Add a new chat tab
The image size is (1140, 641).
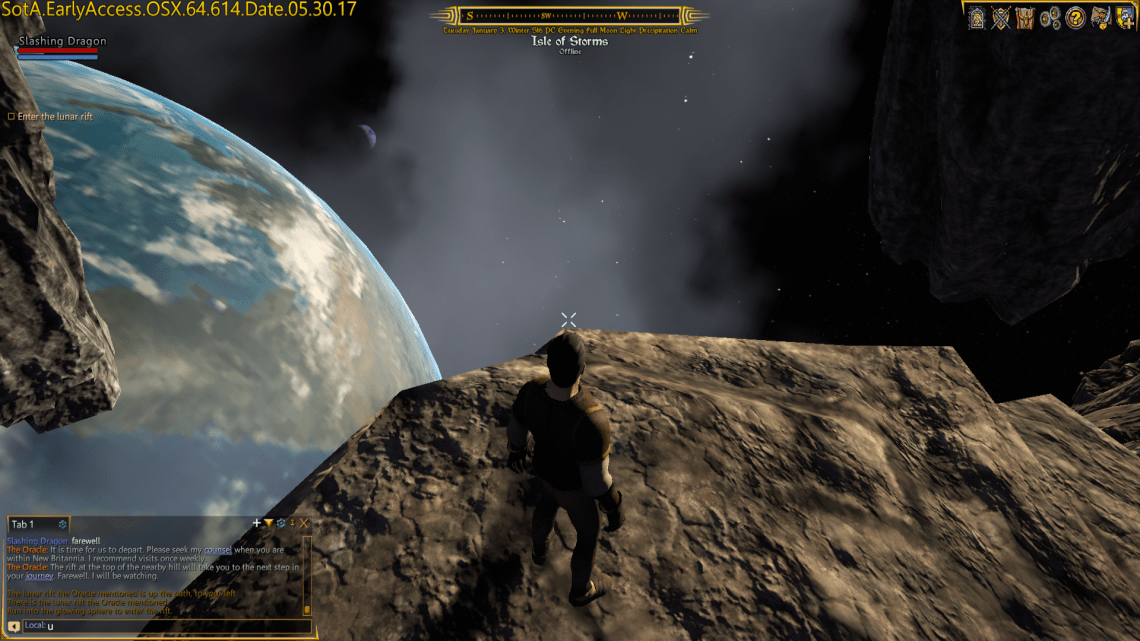click(x=256, y=523)
